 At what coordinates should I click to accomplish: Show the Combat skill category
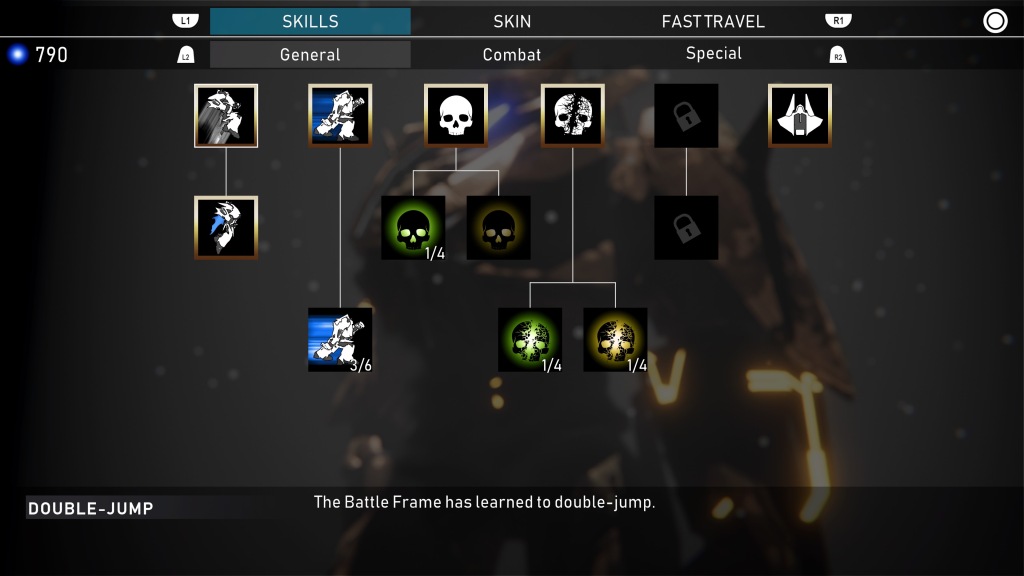512,54
